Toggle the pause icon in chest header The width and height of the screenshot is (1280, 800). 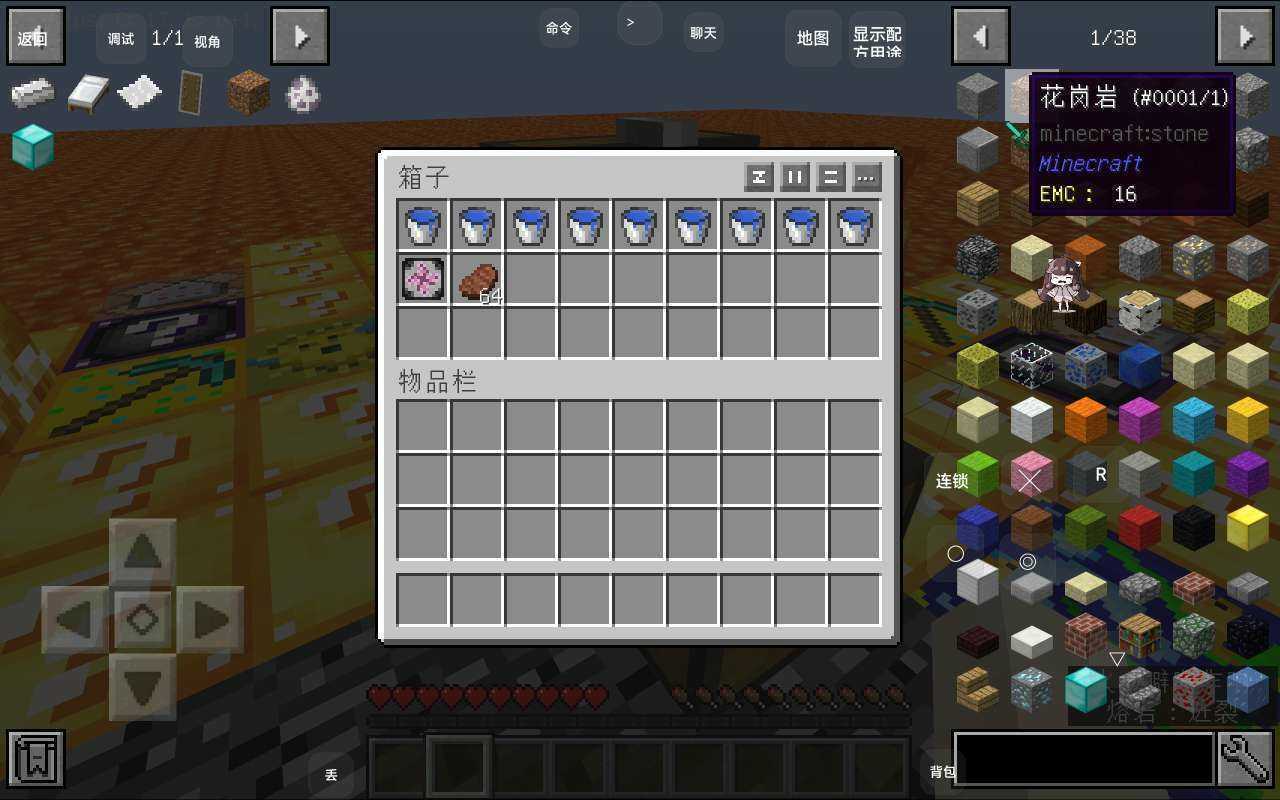point(794,177)
